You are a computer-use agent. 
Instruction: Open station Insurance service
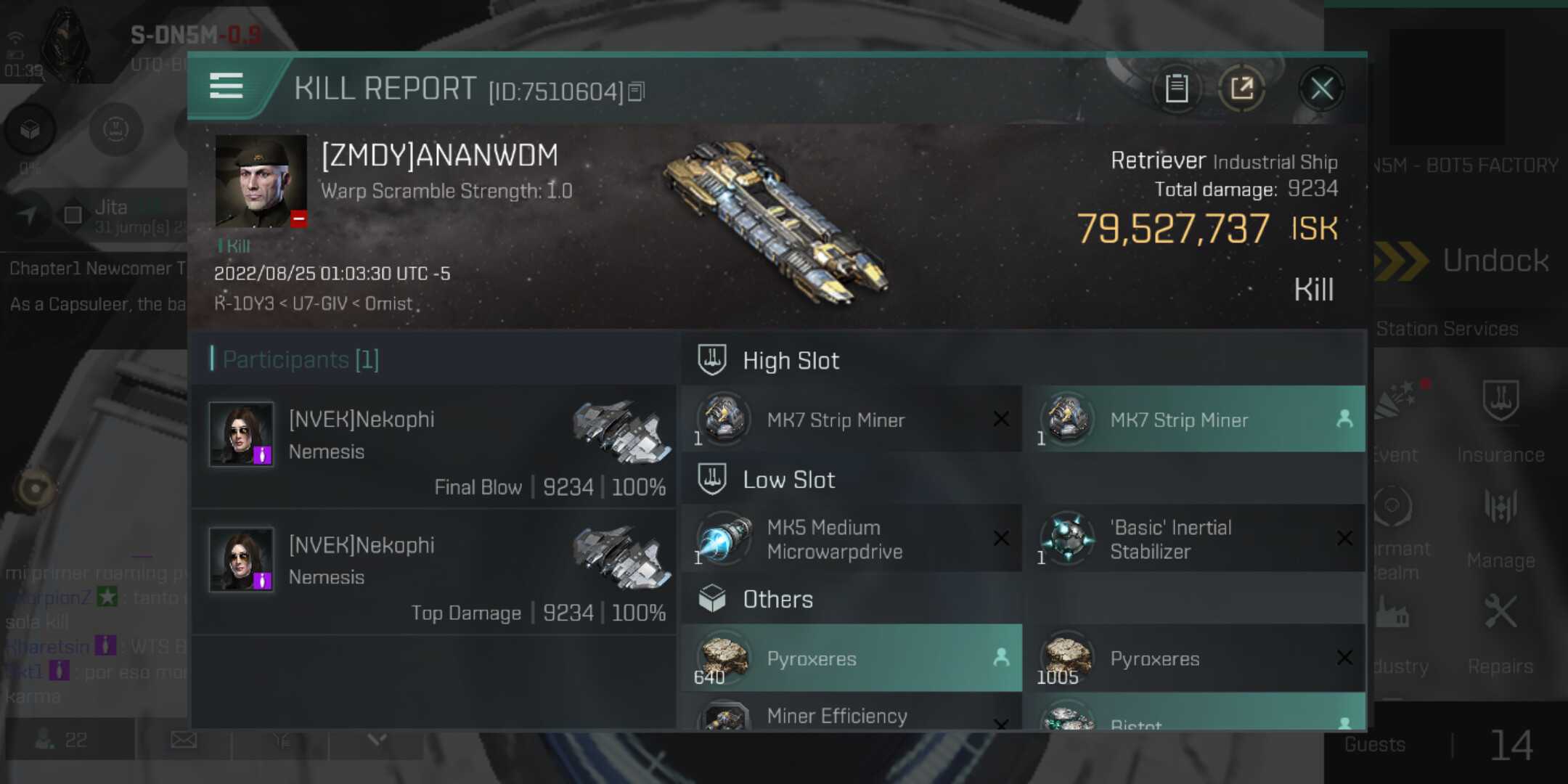1500,421
